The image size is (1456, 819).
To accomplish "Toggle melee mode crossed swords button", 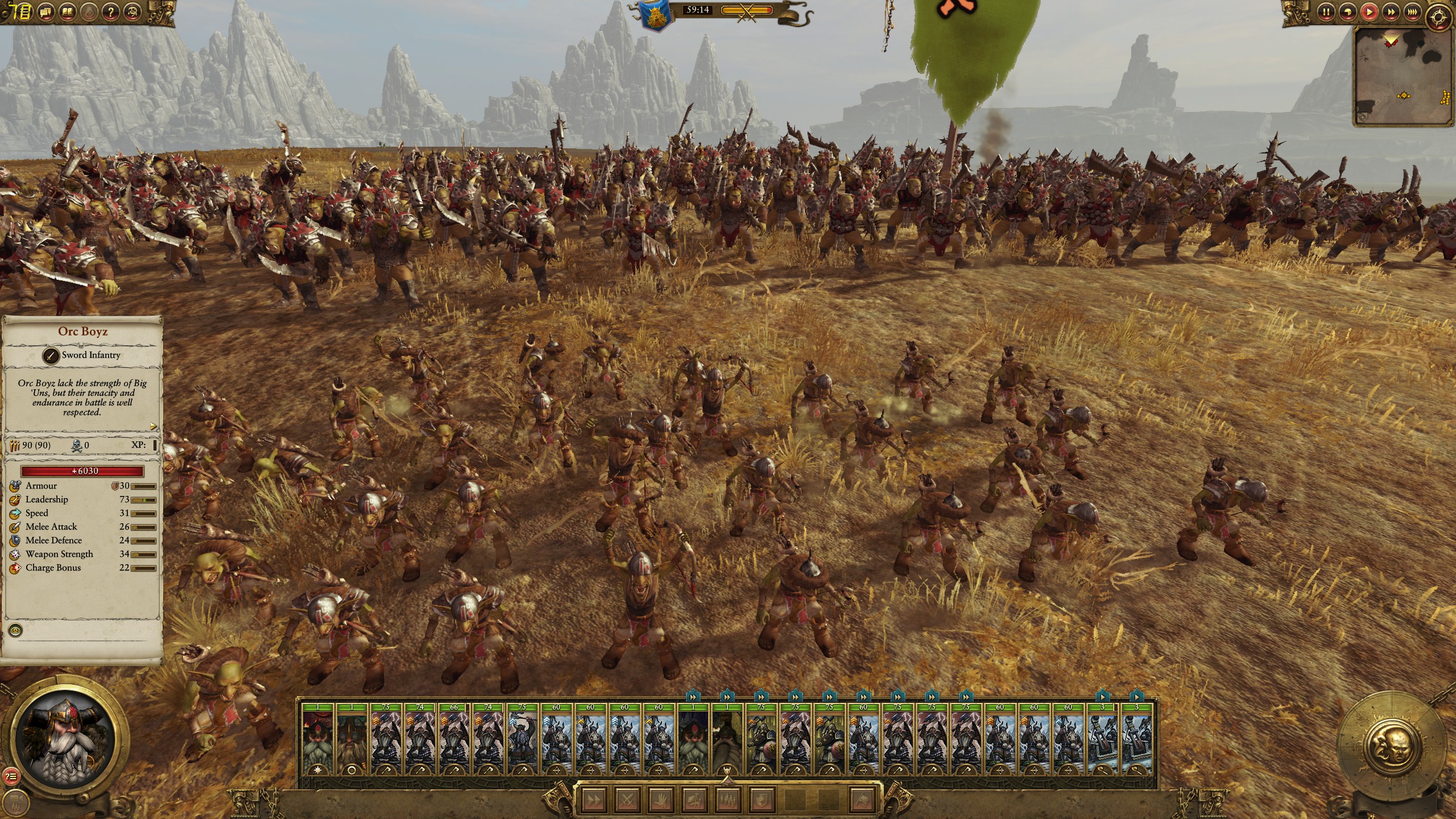I will point(627,800).
